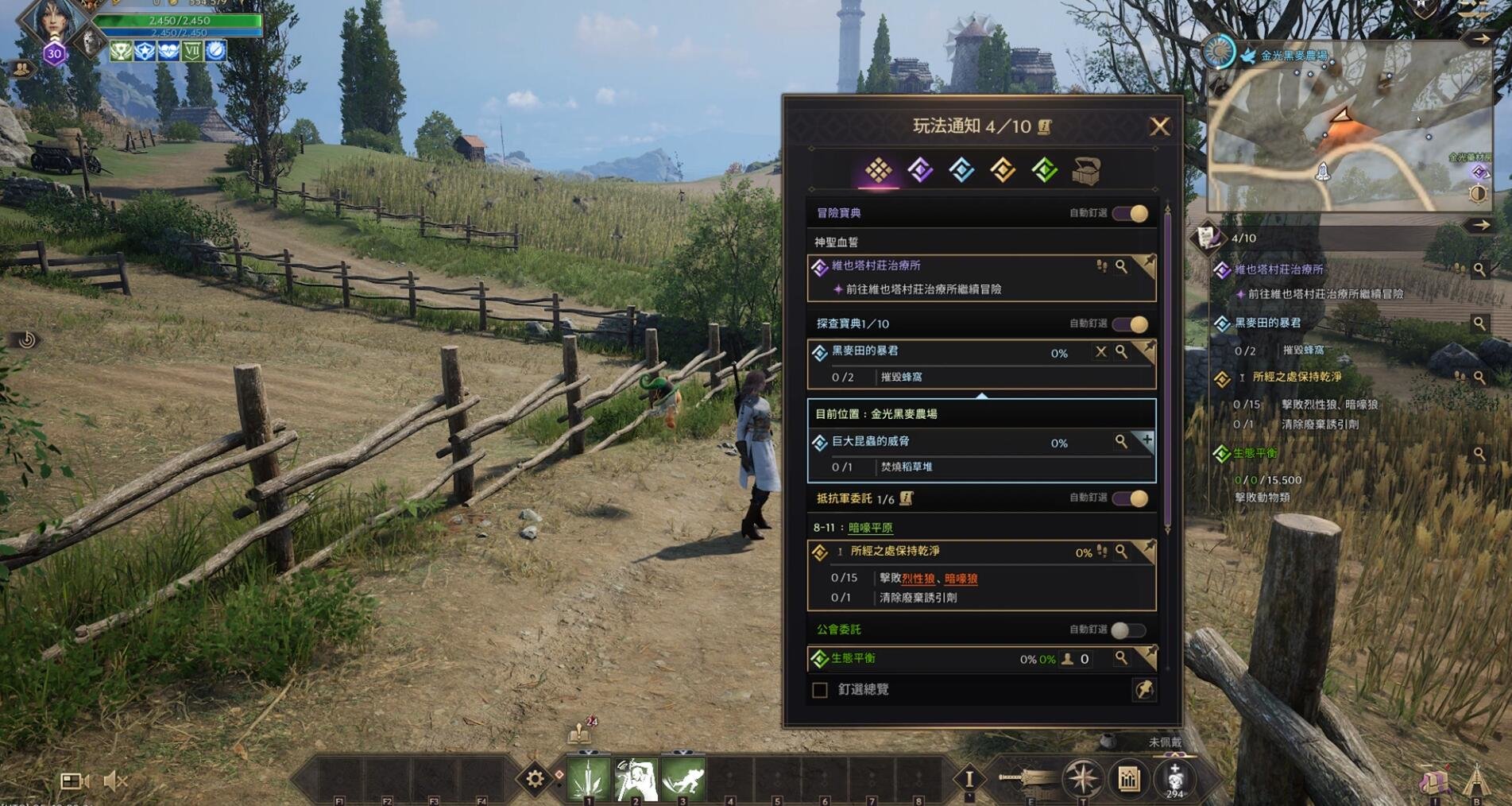
Task: Click the muted speaker icon
Action: [x=115, y=781]
